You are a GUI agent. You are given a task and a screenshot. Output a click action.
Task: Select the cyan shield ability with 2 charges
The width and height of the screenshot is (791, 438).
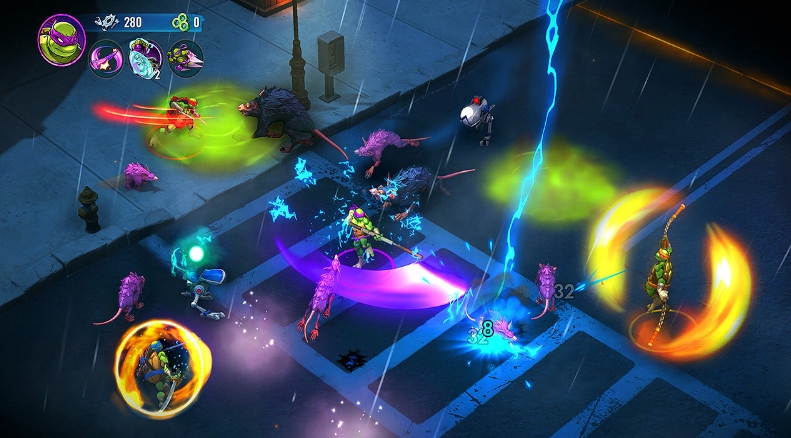pos(144,58)
